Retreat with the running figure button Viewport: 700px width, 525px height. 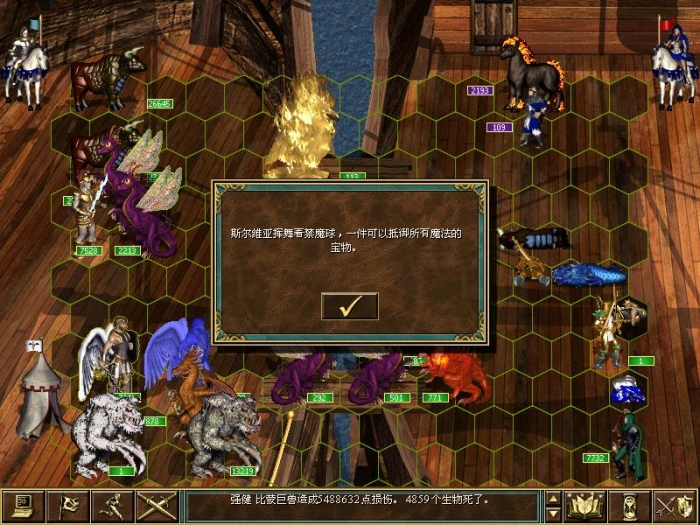113,507
